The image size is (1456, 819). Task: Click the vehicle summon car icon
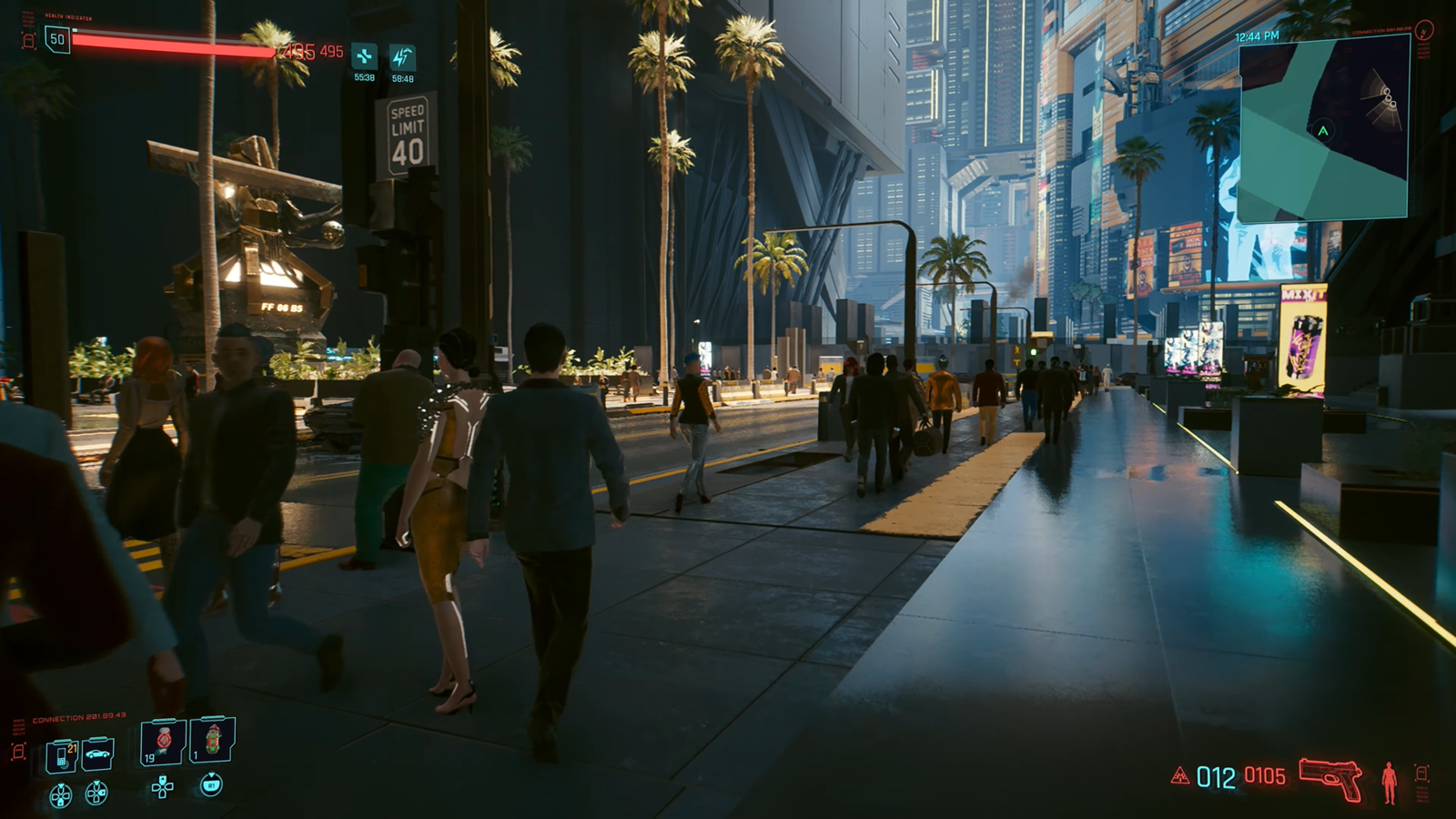click(x=96, y=754)
